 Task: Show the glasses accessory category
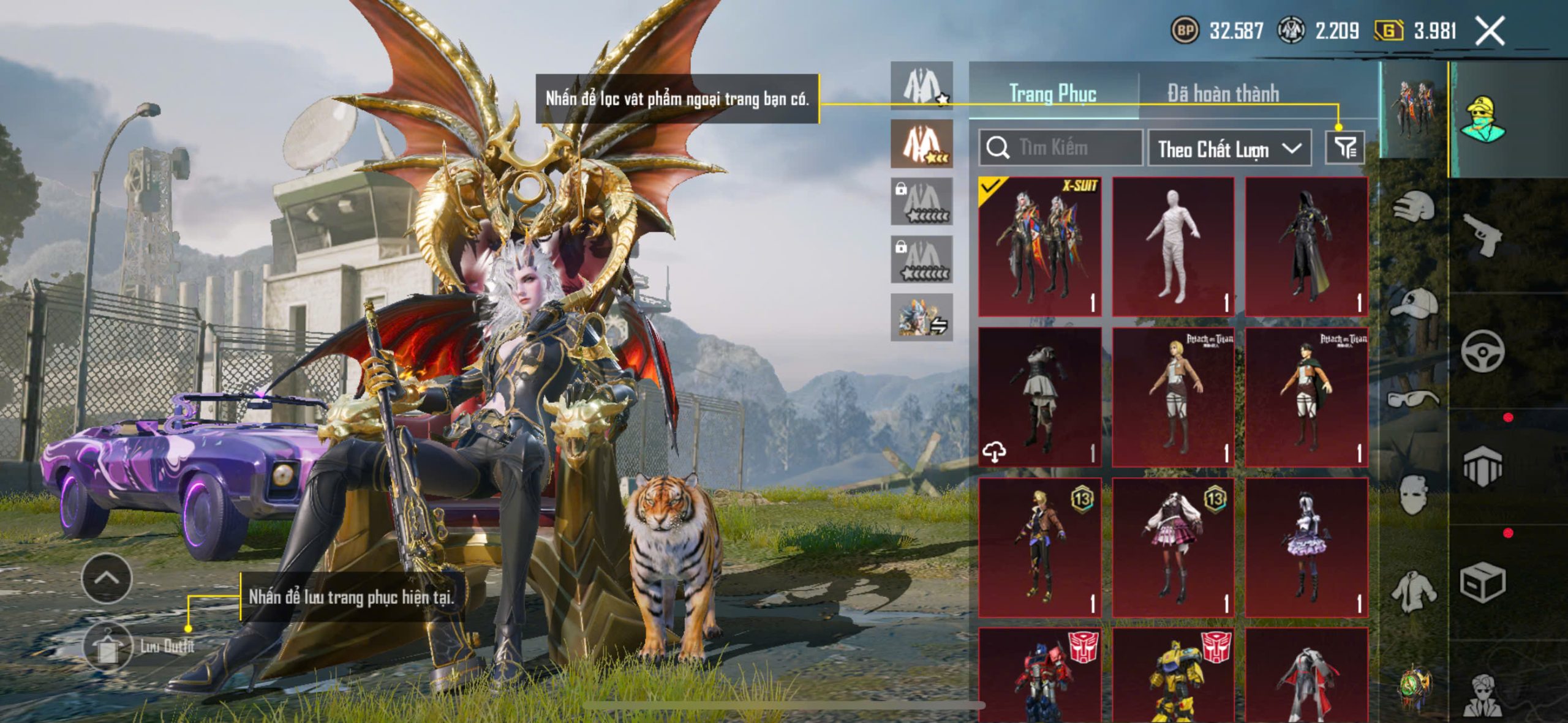(x=1414, y=399)
